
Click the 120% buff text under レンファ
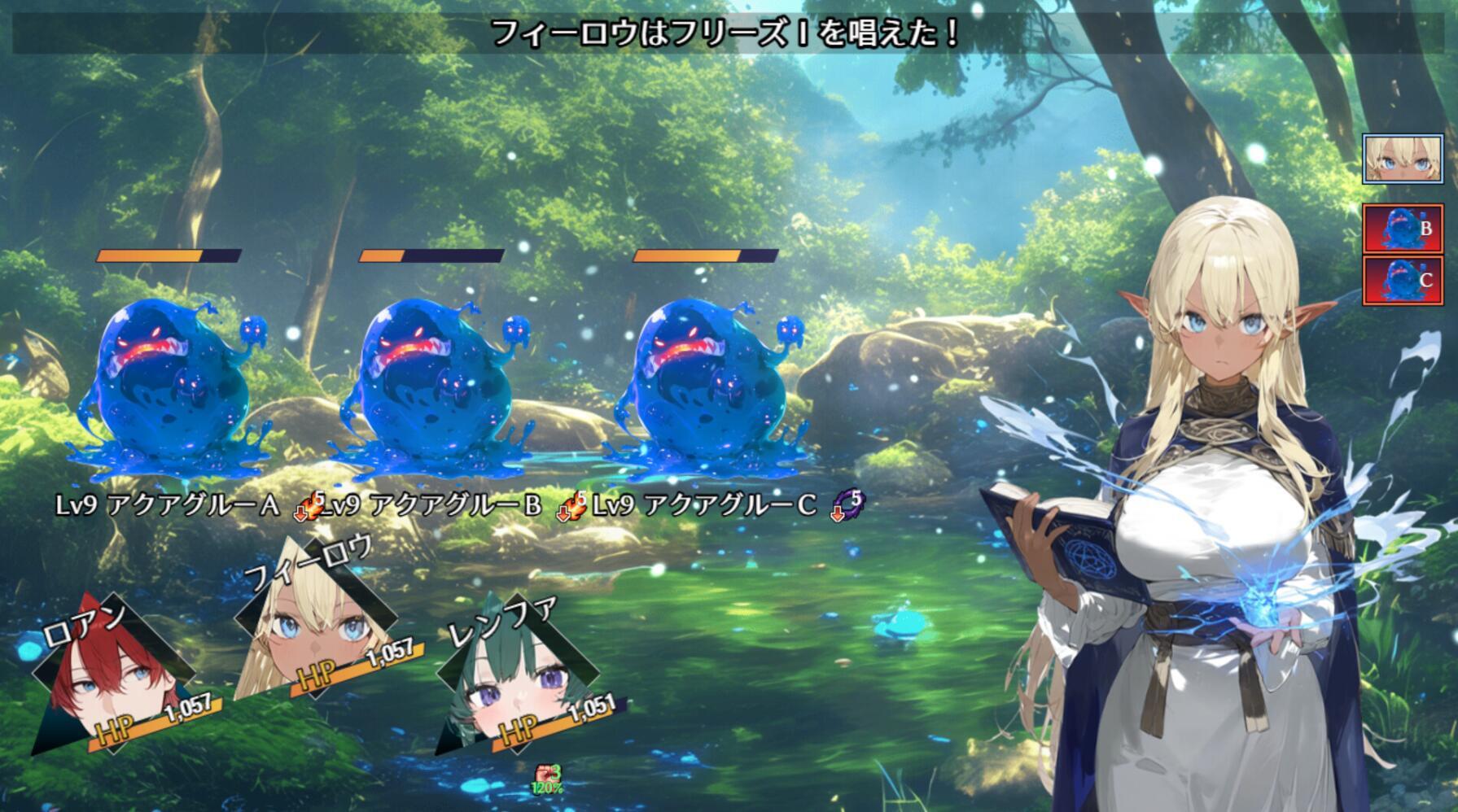tap(546, 788)
